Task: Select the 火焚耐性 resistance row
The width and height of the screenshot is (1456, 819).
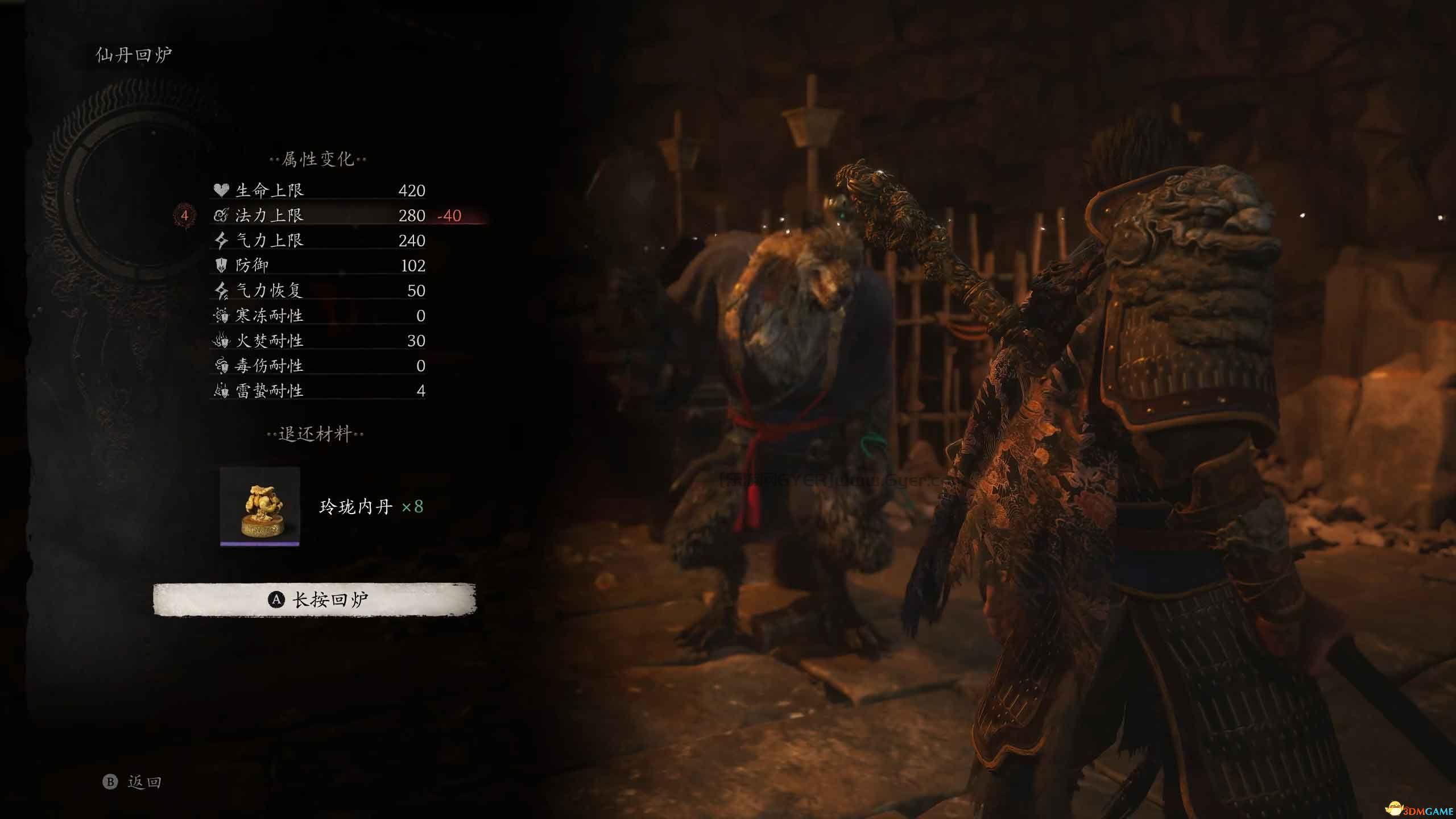Action: (x=318, y=341)
